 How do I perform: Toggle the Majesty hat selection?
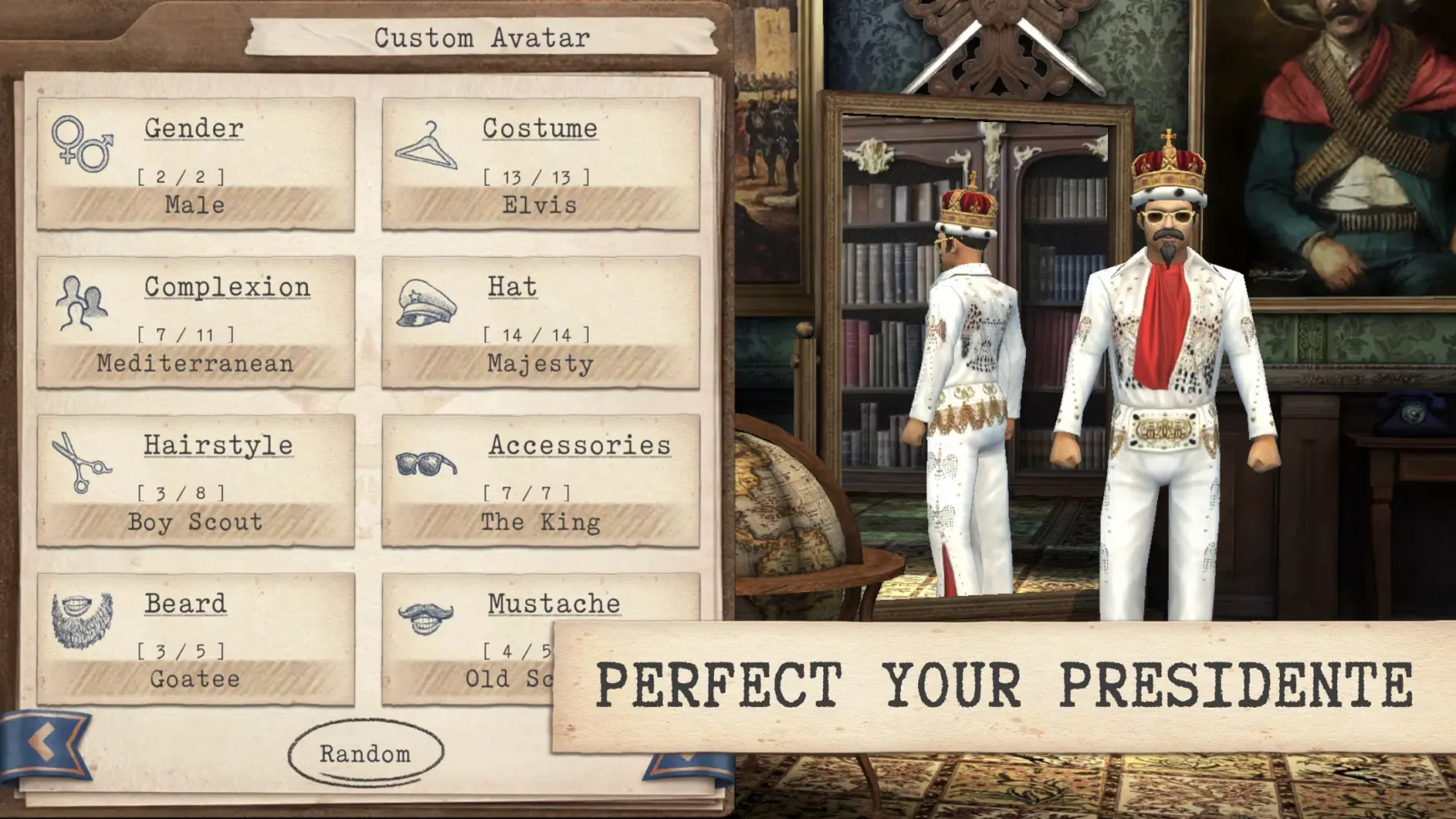tap(540, 364)
